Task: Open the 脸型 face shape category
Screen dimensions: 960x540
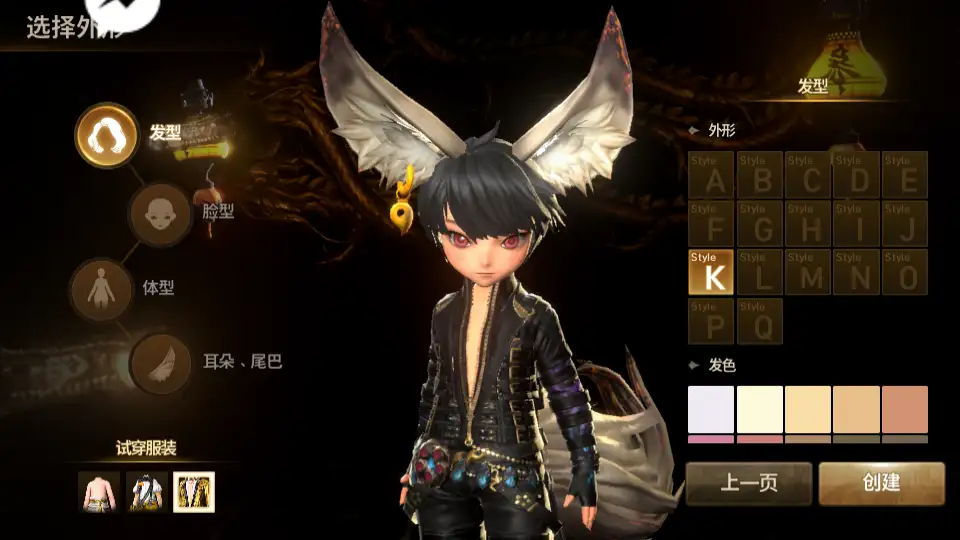Action: click(x=160, y=213)
